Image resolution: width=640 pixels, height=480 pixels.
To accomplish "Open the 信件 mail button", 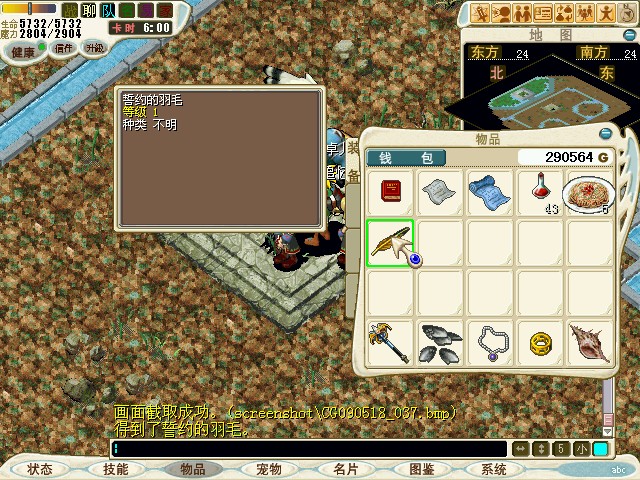I will pos(63,48).
